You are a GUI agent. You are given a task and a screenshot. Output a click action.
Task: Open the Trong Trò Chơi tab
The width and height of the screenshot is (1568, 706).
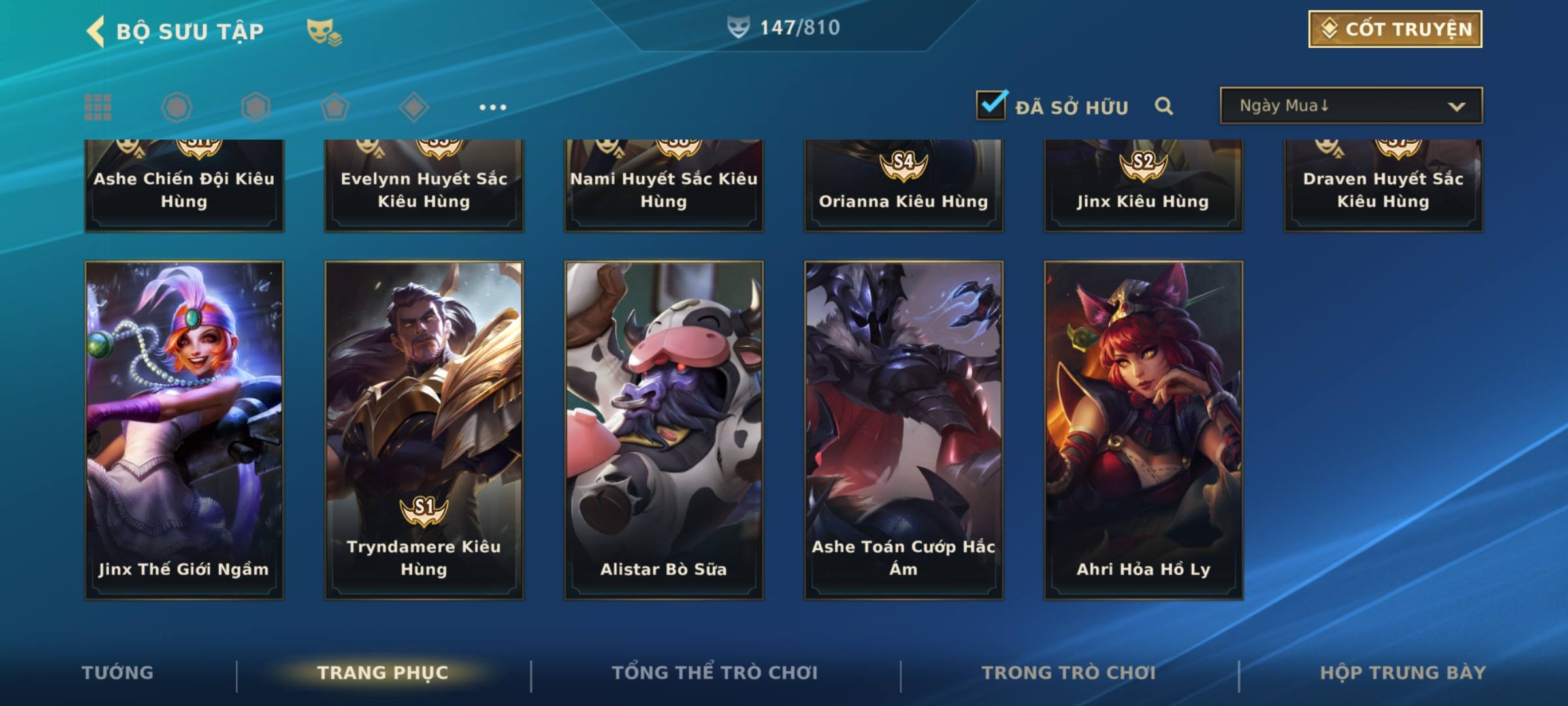tap(1069, 673)
